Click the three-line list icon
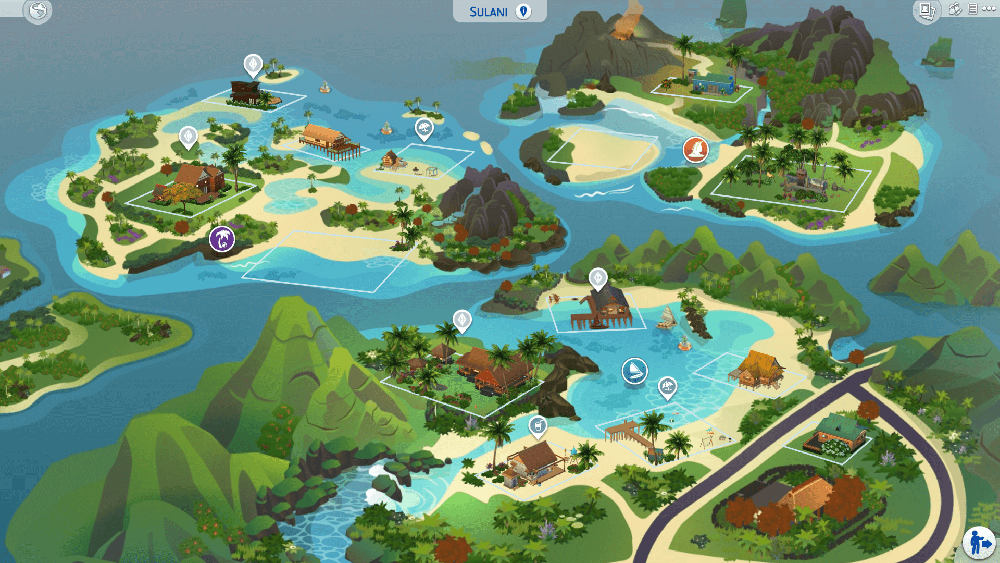This screenshot has height=563, width=1000. (973, 9)
